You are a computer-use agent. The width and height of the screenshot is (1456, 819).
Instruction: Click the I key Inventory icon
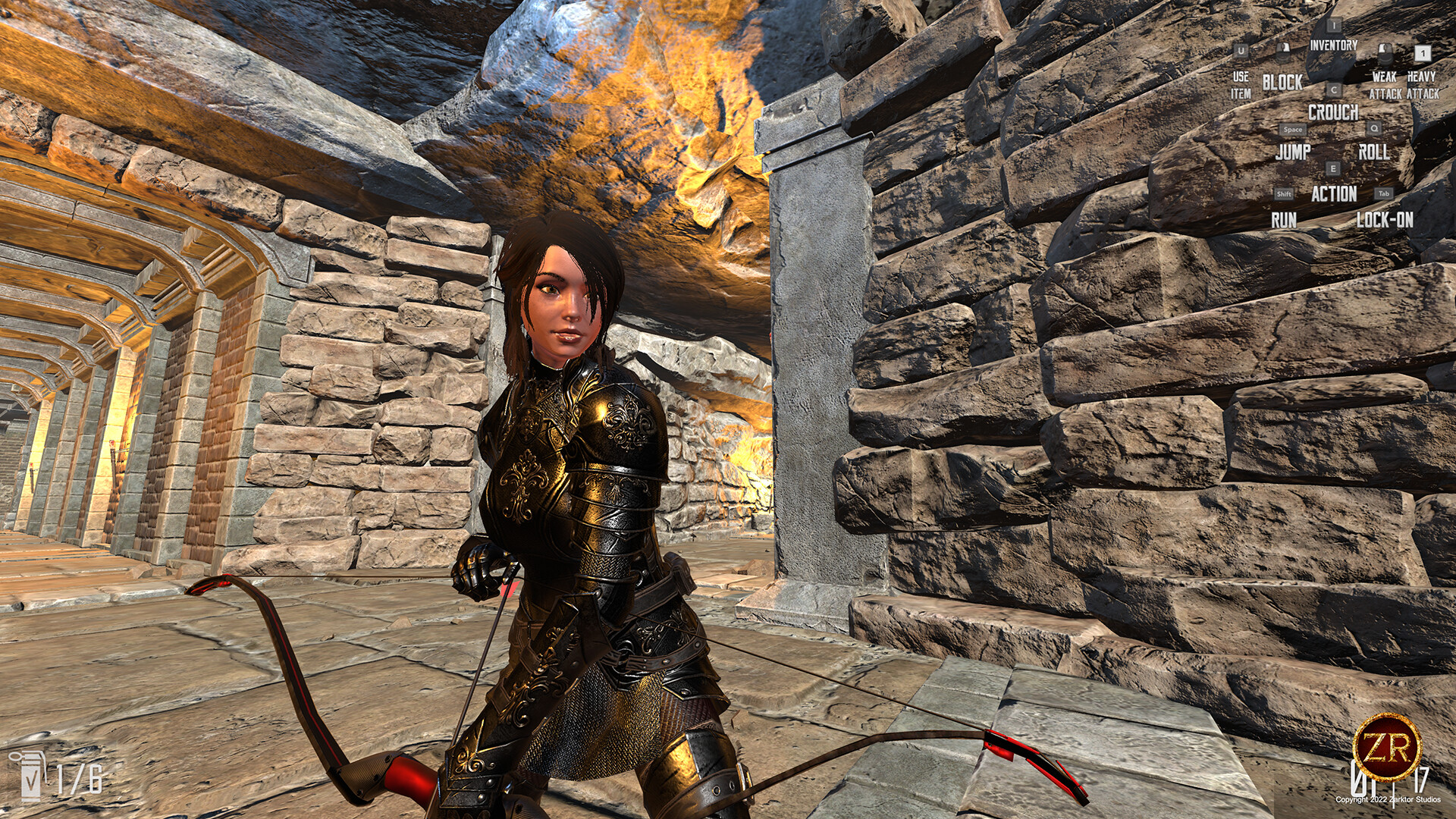pyautogui.click(x=1333, y=25)
